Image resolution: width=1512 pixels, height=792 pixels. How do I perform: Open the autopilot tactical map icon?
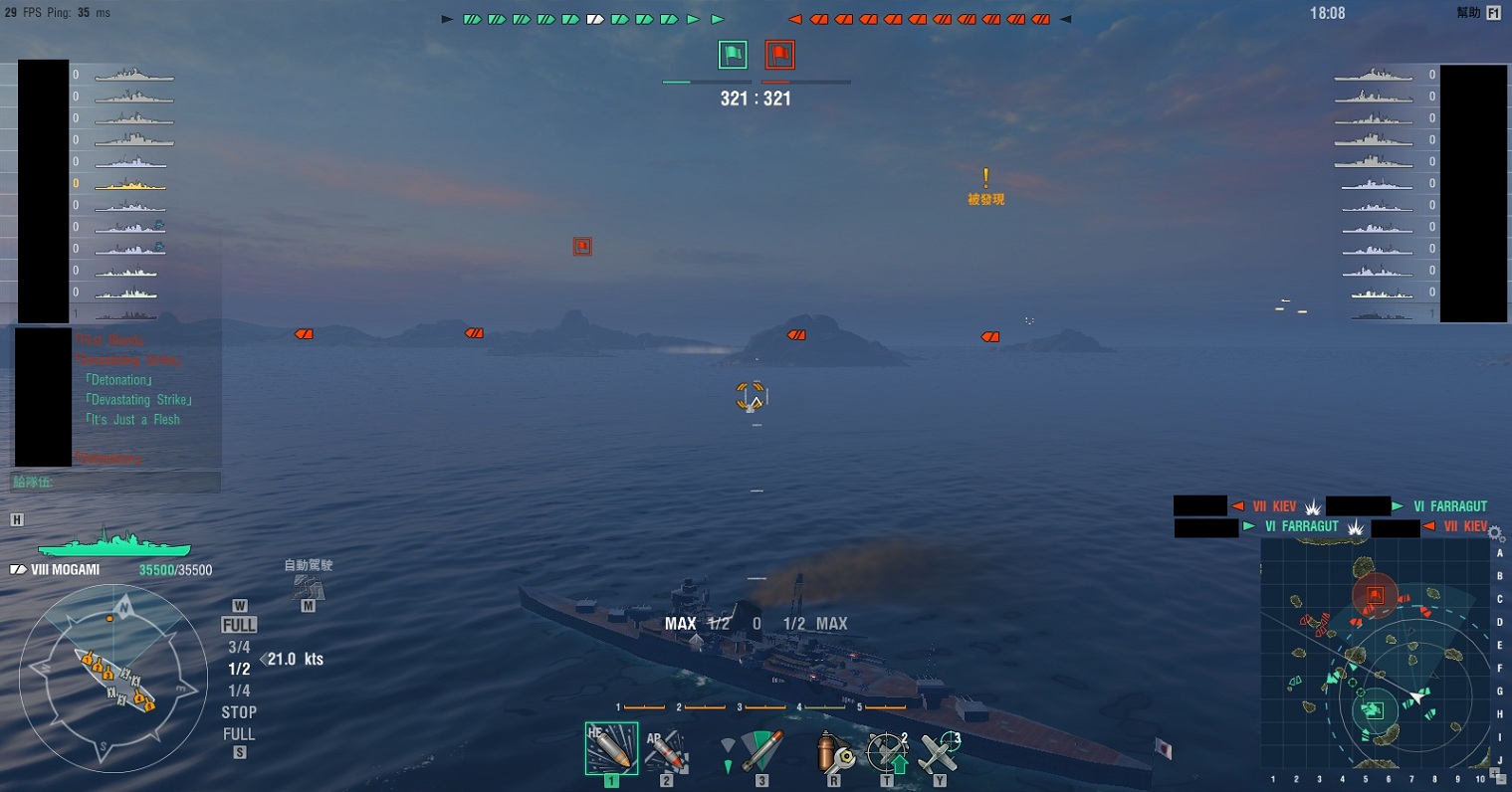(308, 587)
